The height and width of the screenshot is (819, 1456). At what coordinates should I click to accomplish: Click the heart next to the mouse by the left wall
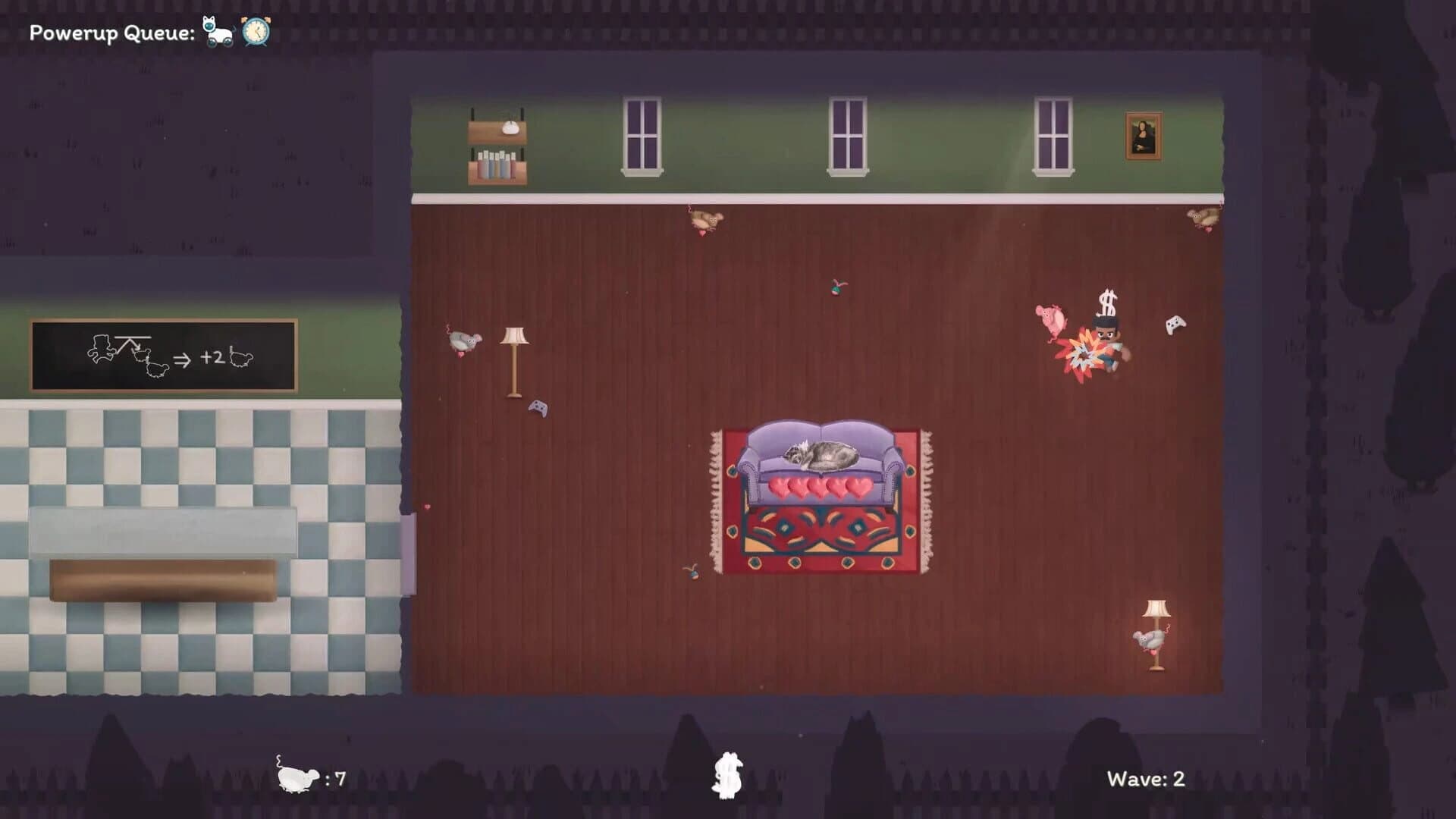(x=460, y=356)
